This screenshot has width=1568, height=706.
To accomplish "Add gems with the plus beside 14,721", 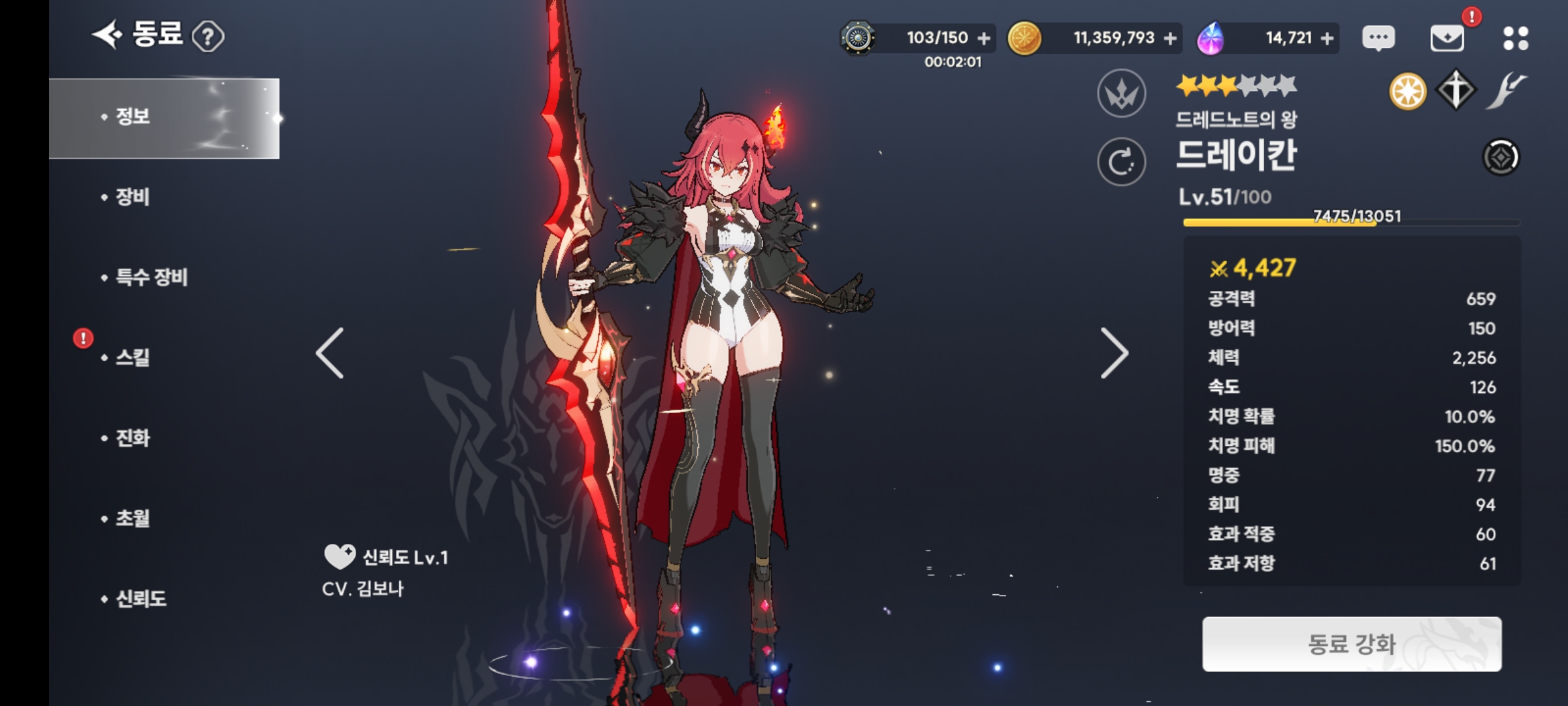I will click(1327, 39).
